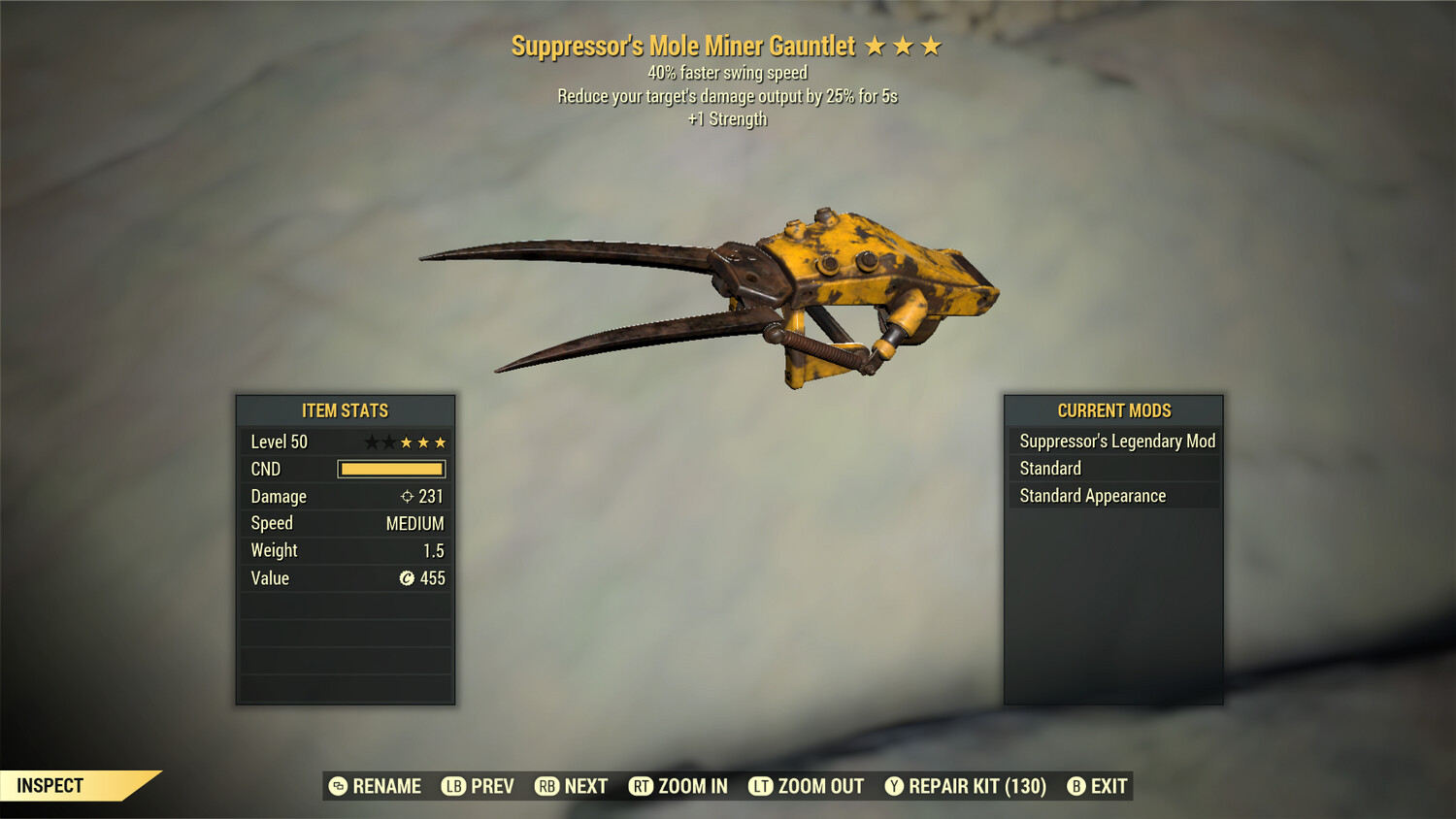This screenshot has height=819, width=1456.
Task: Click the Rename controller button icon
Action: (338, 786)
